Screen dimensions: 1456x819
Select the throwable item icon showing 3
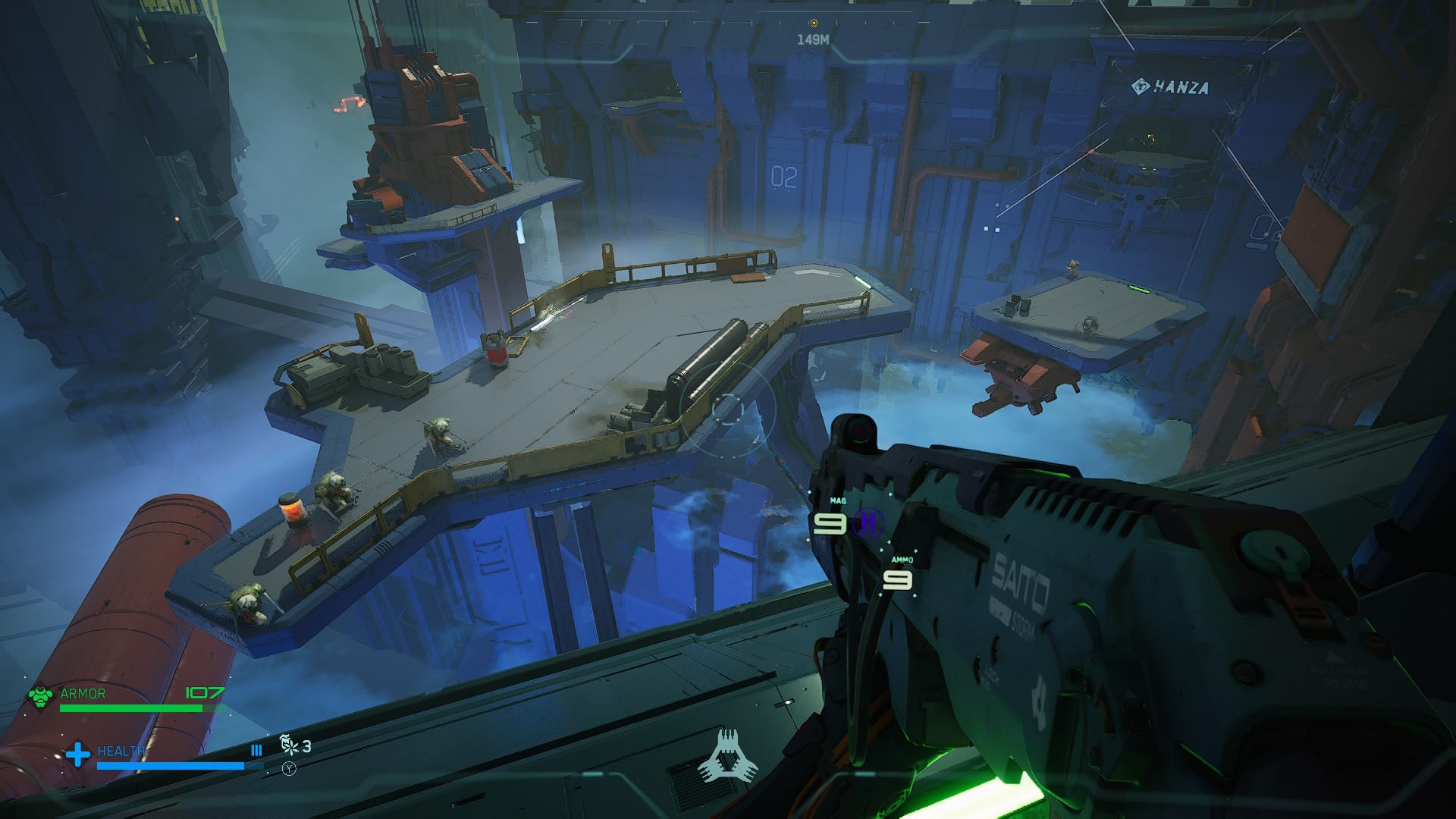(x=289, y=745)
